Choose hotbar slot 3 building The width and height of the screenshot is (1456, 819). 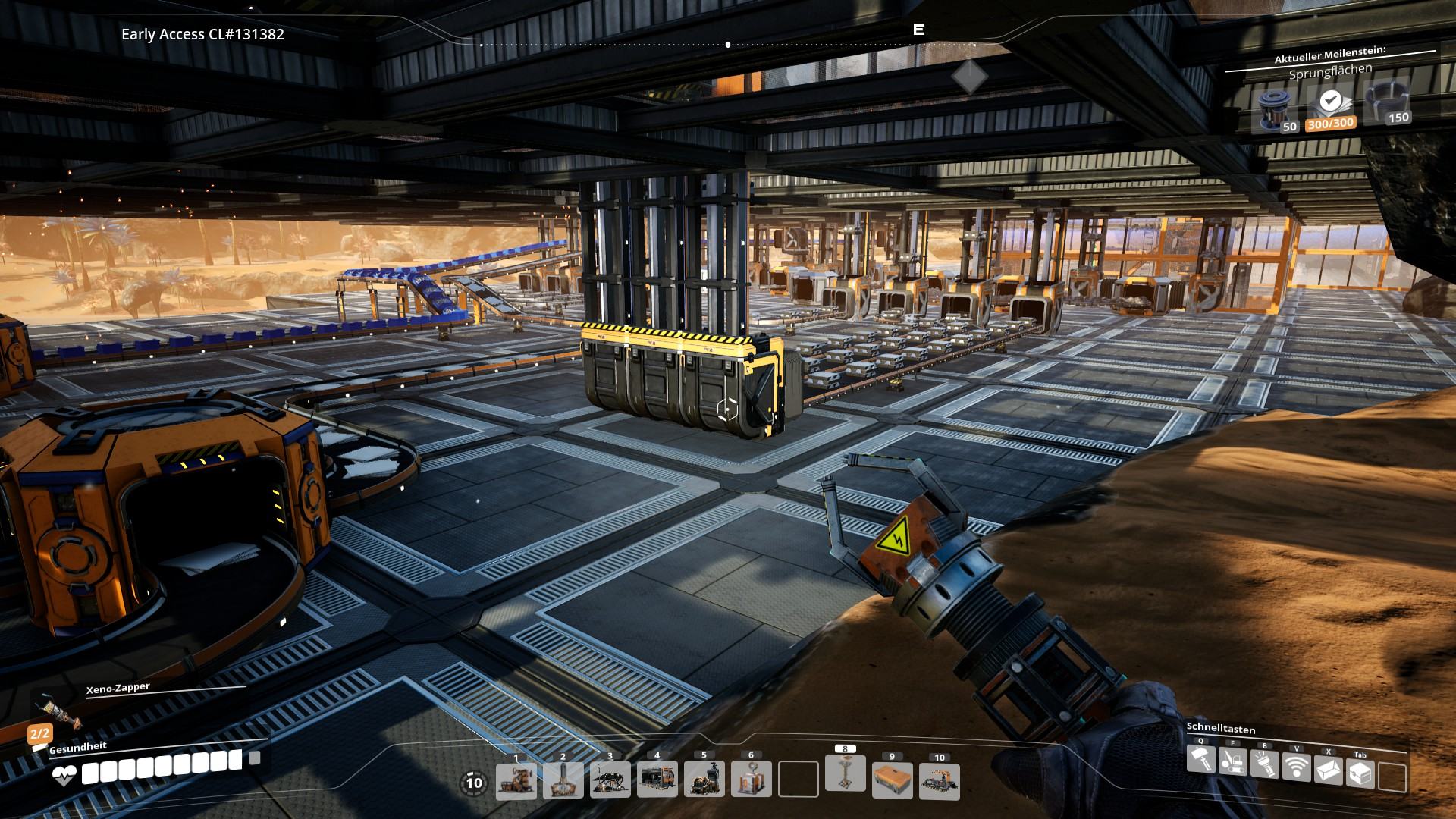click(x=610, y=780)
